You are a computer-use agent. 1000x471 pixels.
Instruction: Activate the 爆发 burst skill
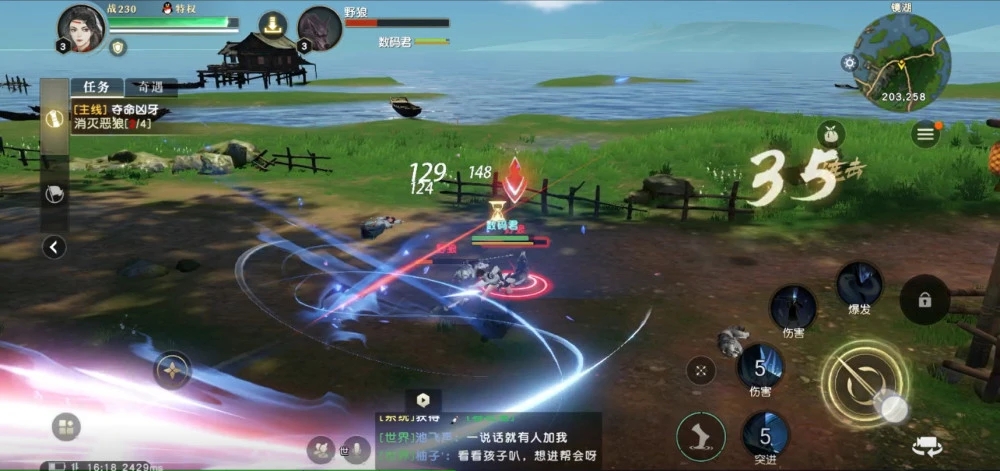pyautogui.click(x=859, y=285)
